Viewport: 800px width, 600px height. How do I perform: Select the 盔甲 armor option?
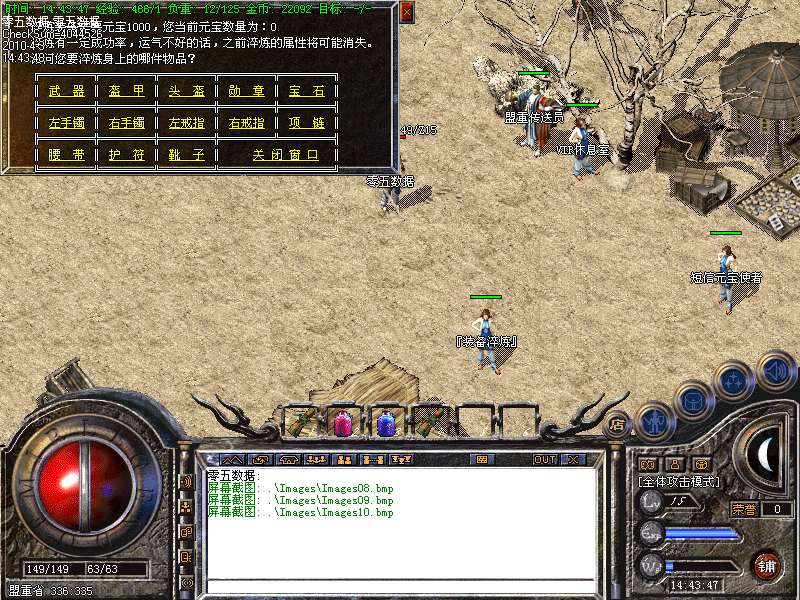tap(127, 92)
